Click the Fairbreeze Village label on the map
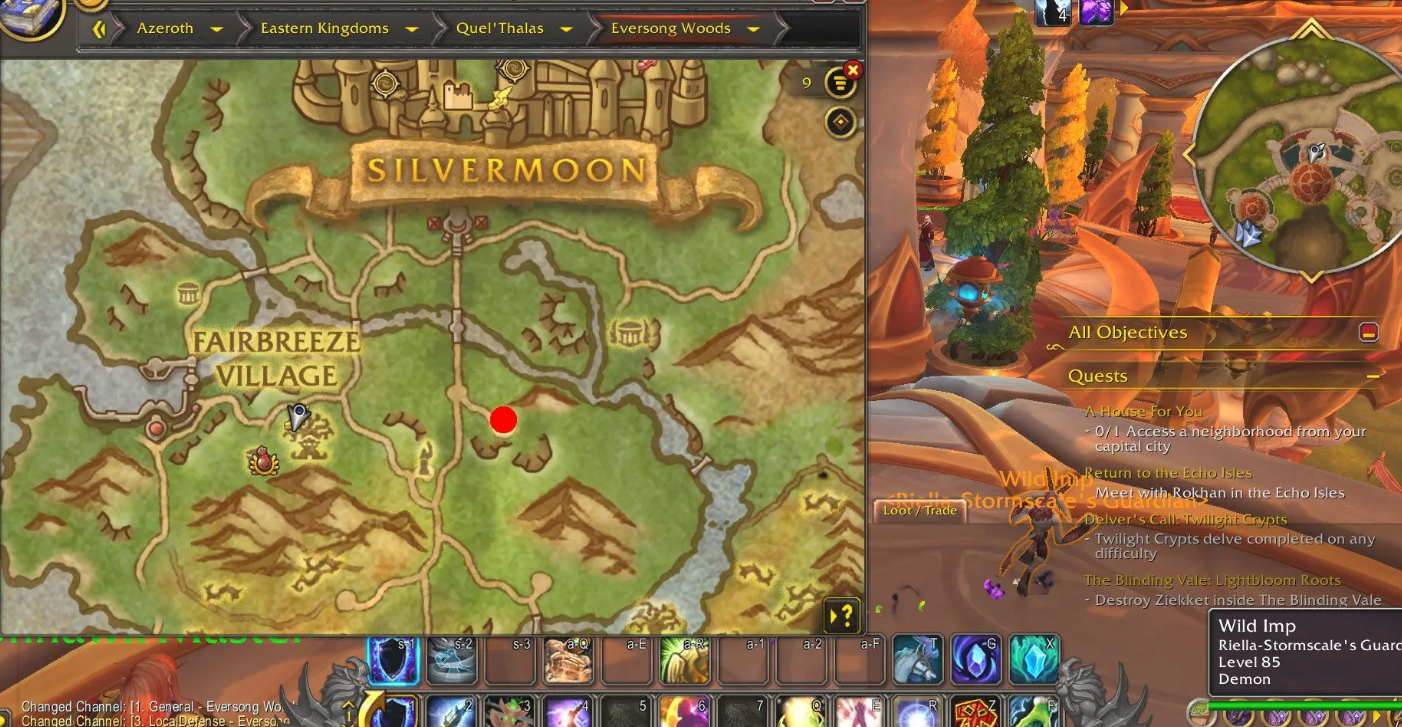This screenshot has height=727, width=1402. pos(275,358)
